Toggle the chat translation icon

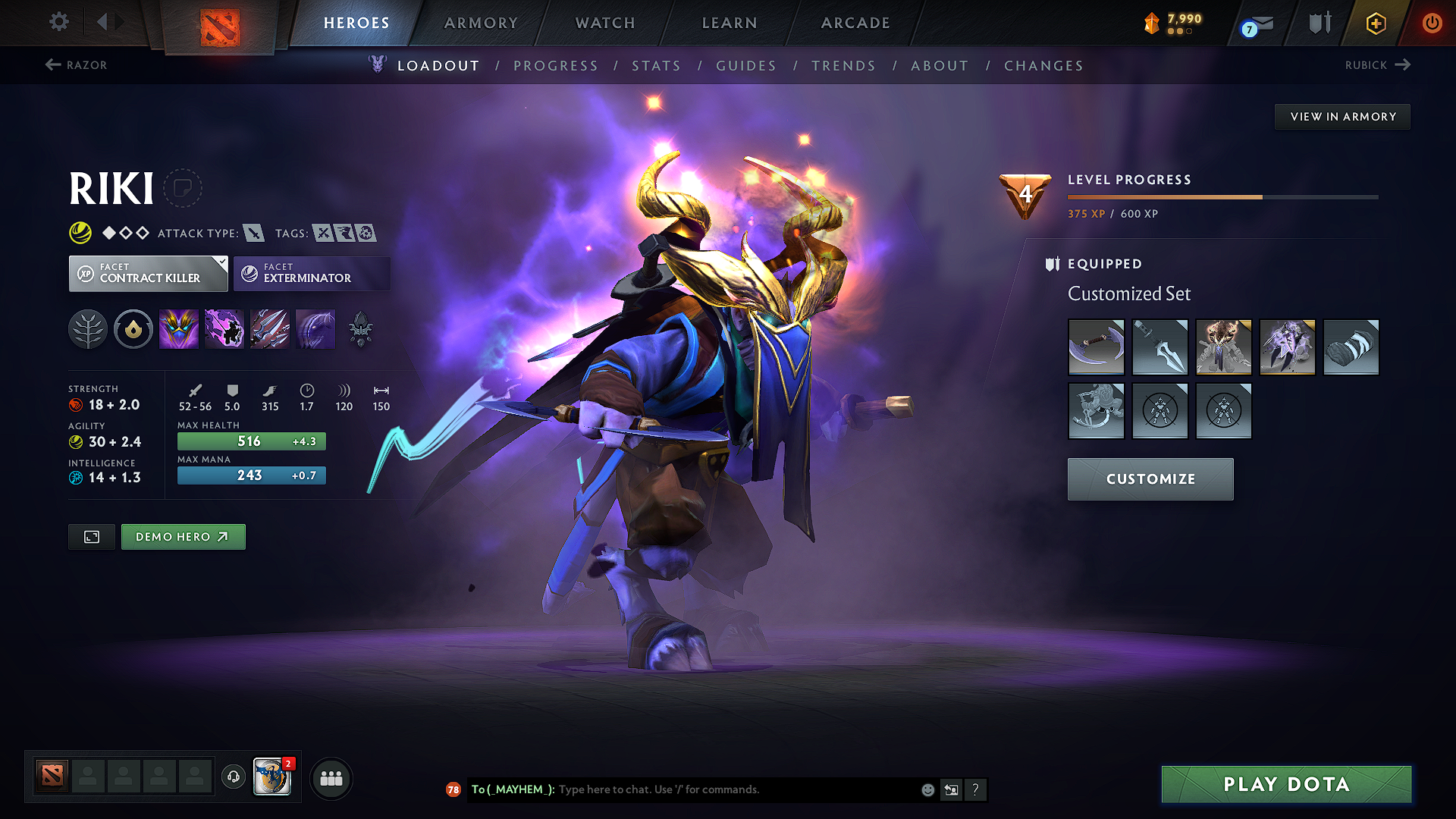[x=951, y=789]
